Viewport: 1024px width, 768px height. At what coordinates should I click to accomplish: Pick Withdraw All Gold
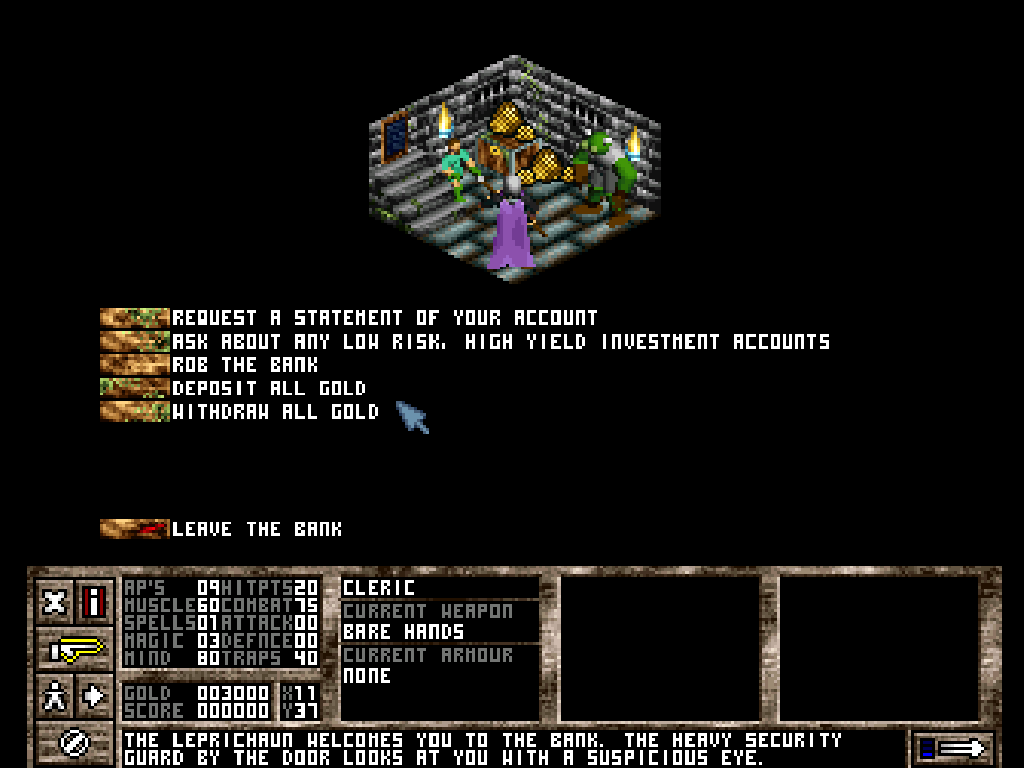275,412
